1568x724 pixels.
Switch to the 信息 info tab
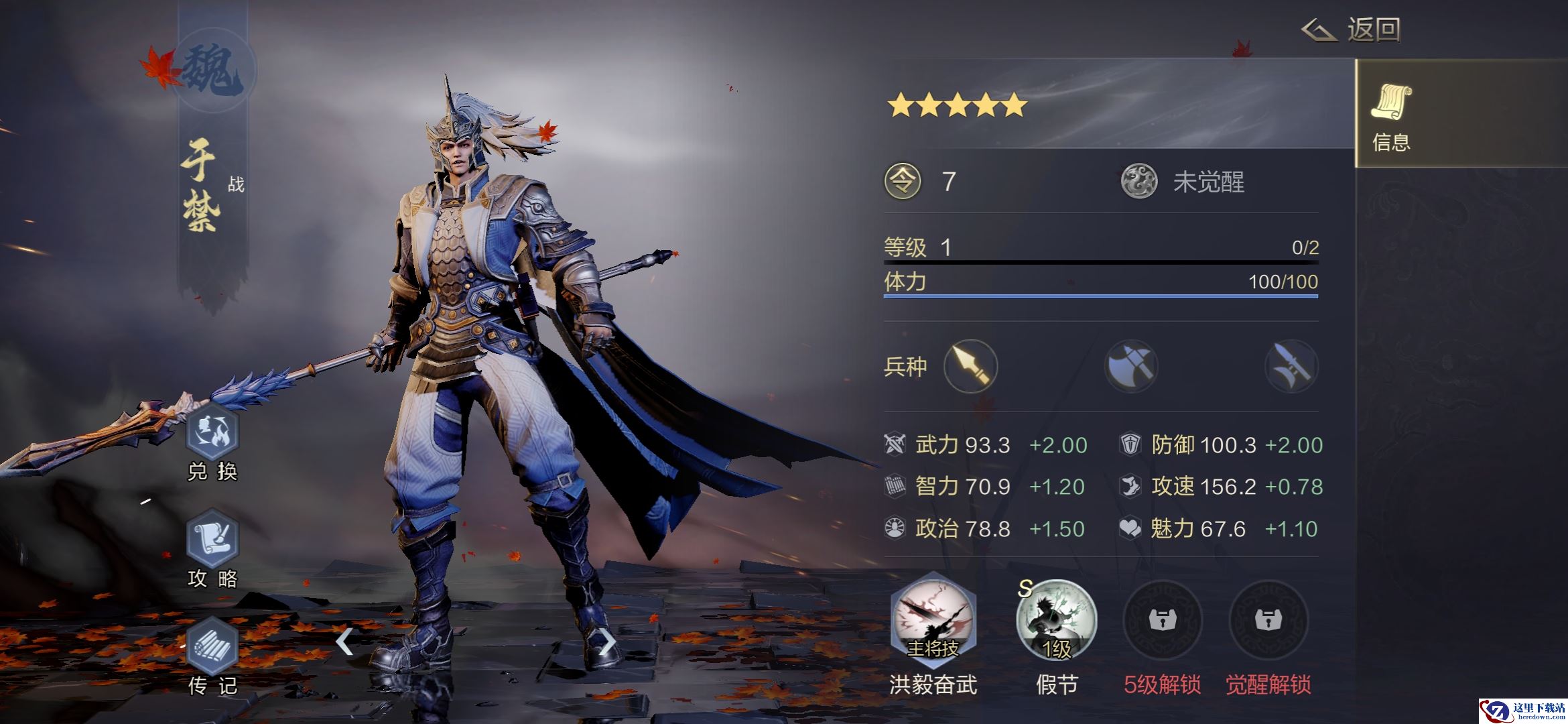click(1391, 114)
